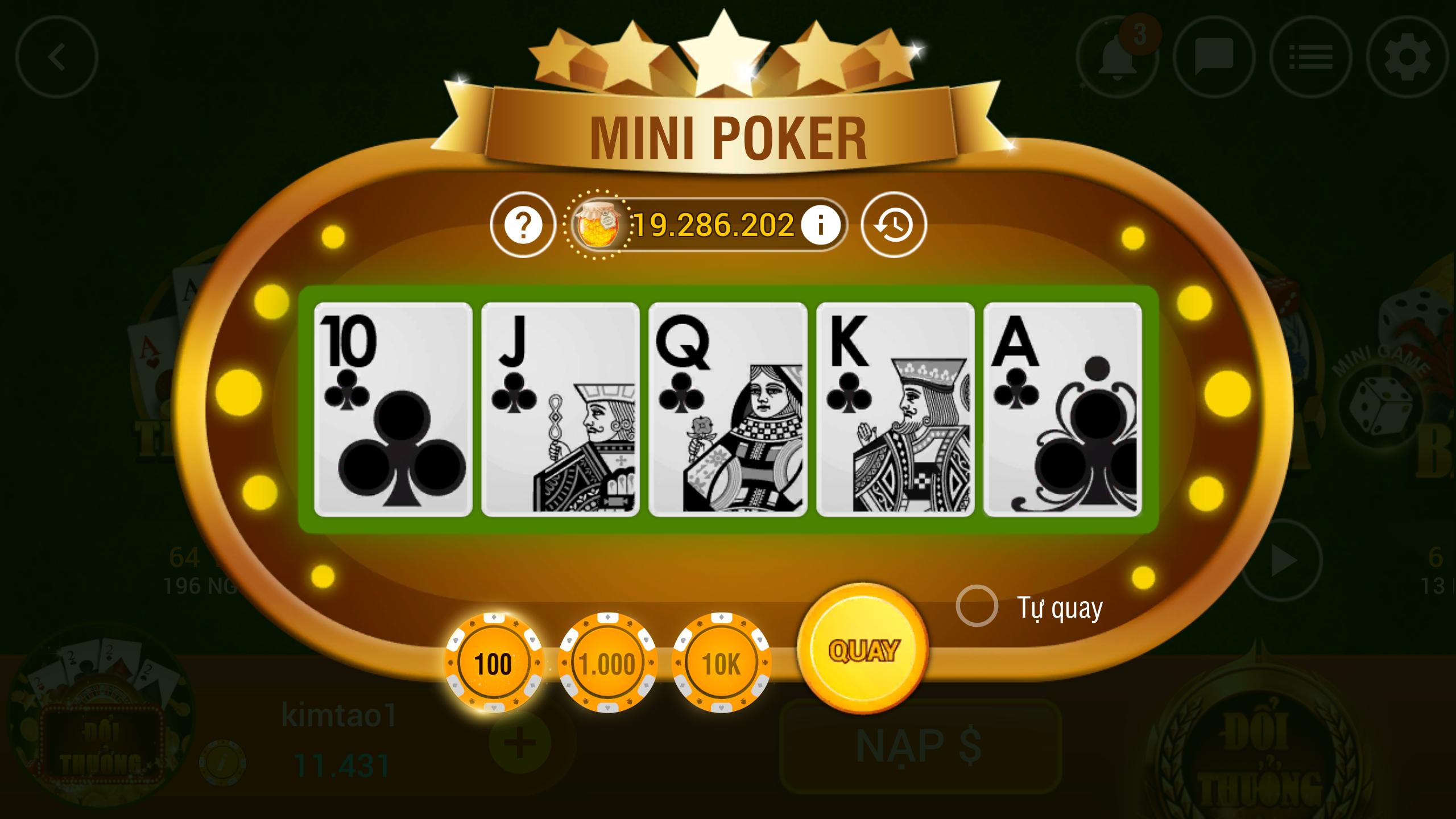Select the 100 bet chip
The width and height of the screenshot is (1456, 819).
point(493,663)
